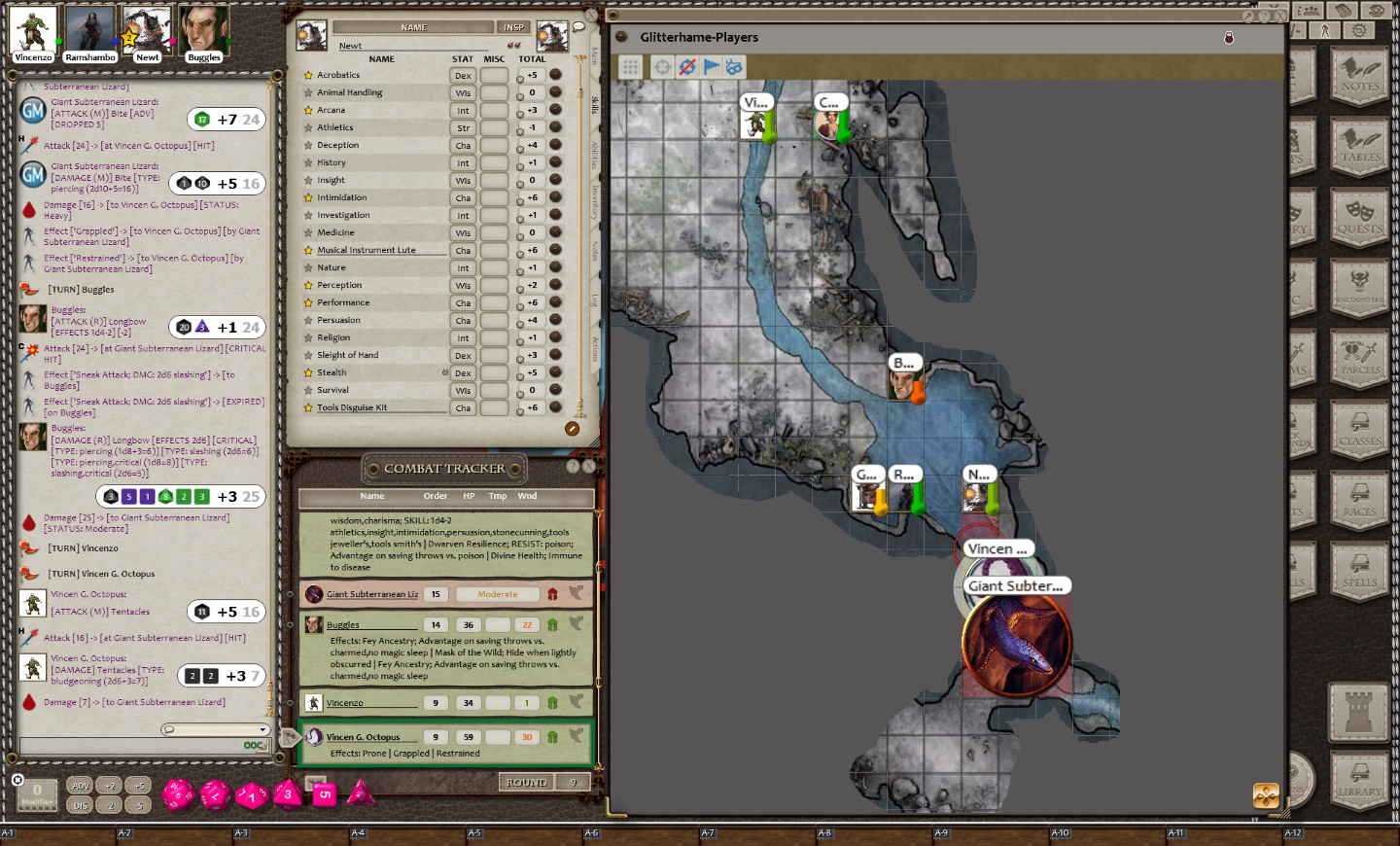Select Giant Subterranean Lizard in combat tracker
Image resolution: width=1400 pixels, height=846 pixels.
click(x=372, y=594)
